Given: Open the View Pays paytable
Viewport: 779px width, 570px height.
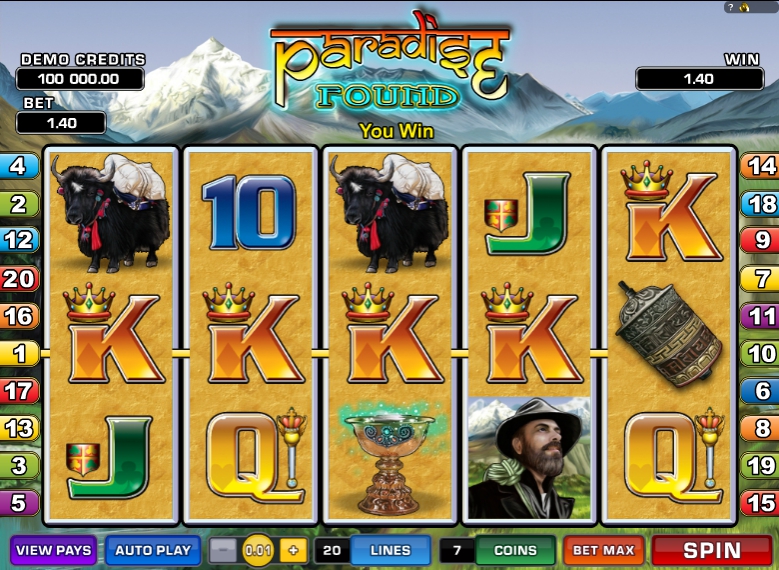Looking at the screenshot, I should tap(54, 550).
